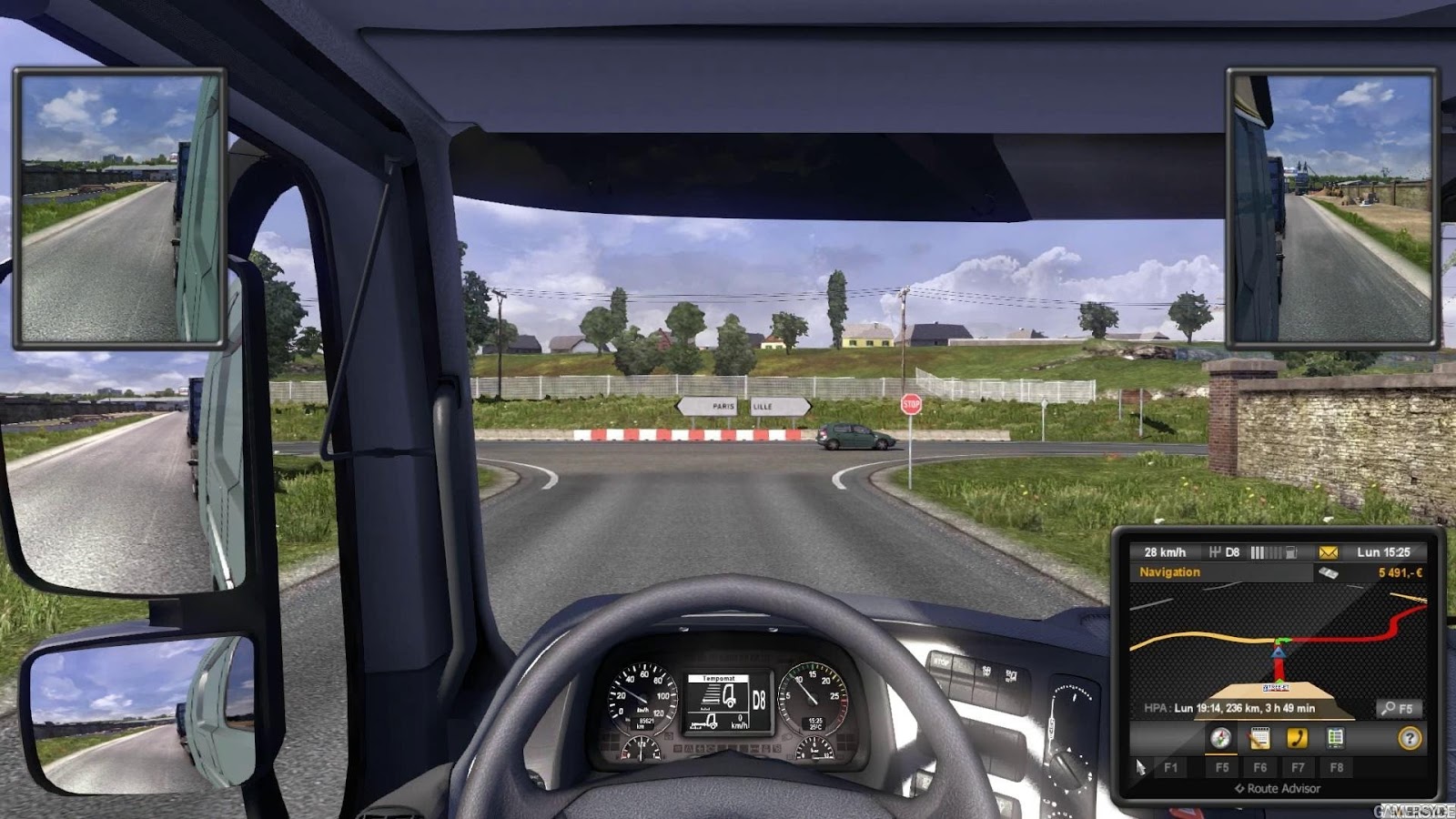Image resolution: width=1456 pixels, height=819 pixels.
Task: Expand the F1 tab of the Route Advisor
Action: 1171,767
